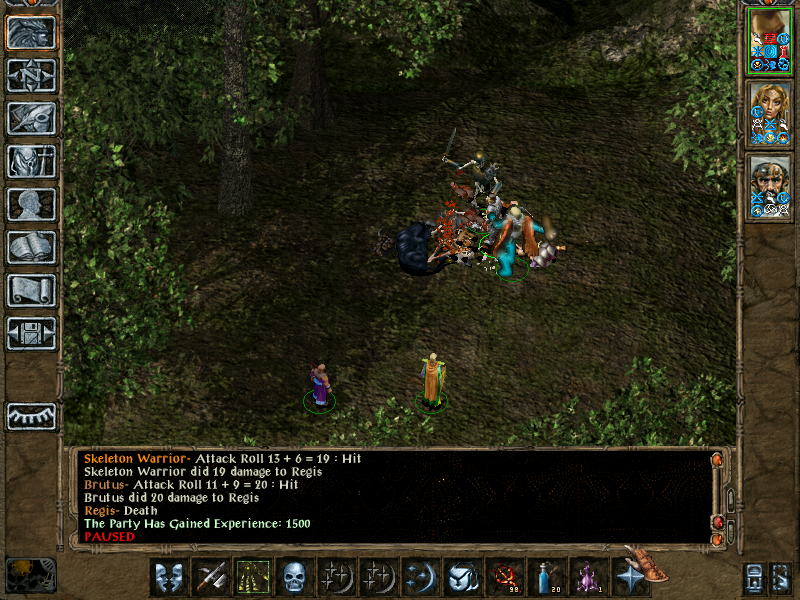Open the mage spellbook with the open book button
Screen dimensions: 800x600
click(31, 247)
